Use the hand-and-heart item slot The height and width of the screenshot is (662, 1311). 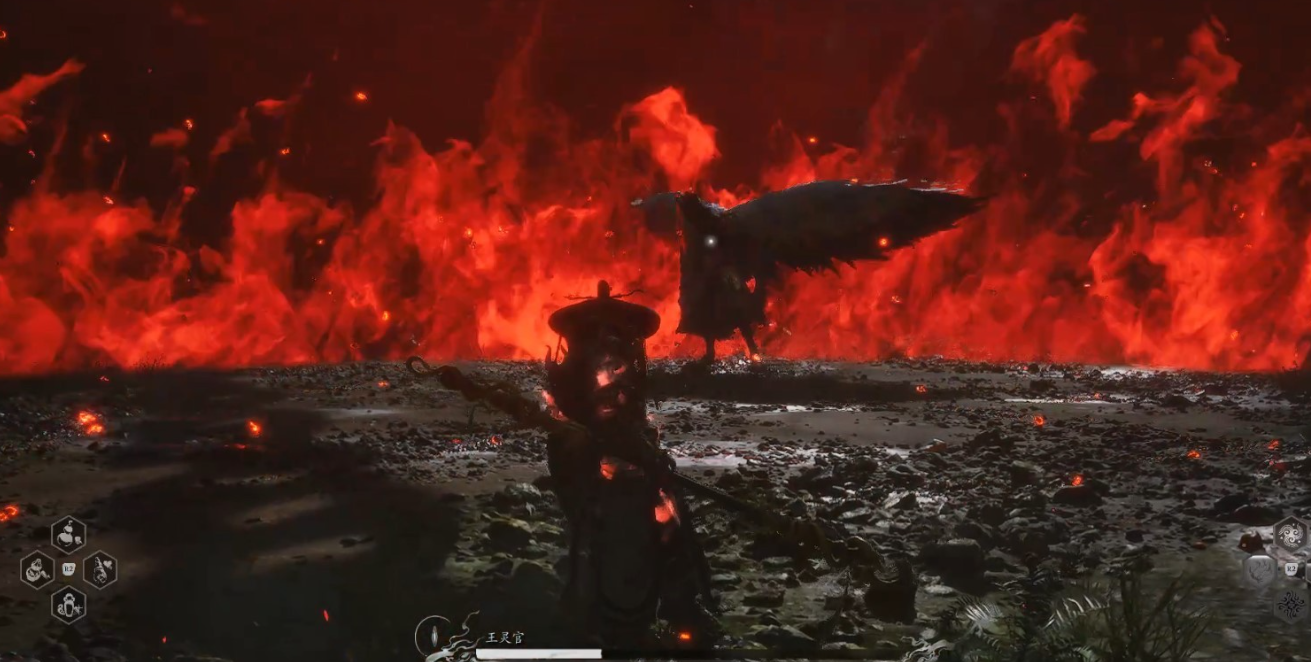[100, 570]
